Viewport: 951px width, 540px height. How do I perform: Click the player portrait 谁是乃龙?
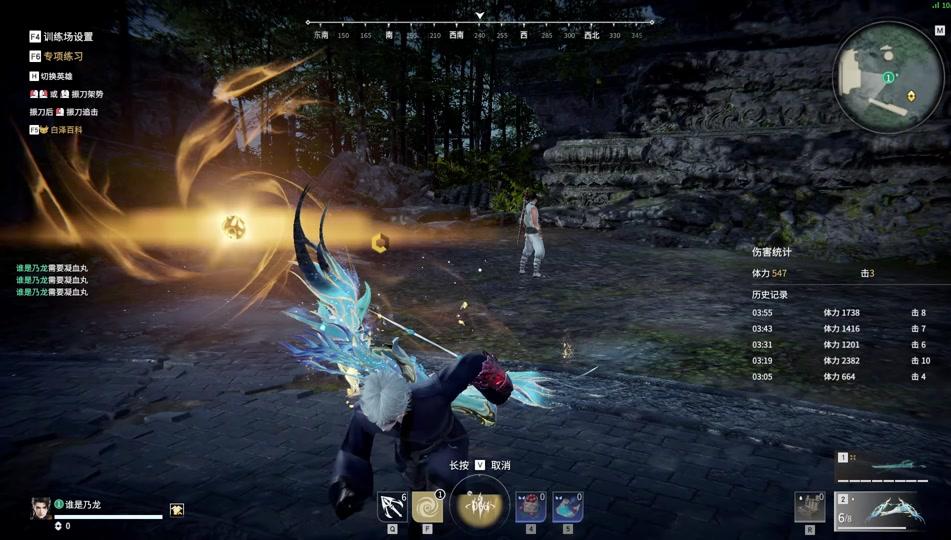(40, 508)
